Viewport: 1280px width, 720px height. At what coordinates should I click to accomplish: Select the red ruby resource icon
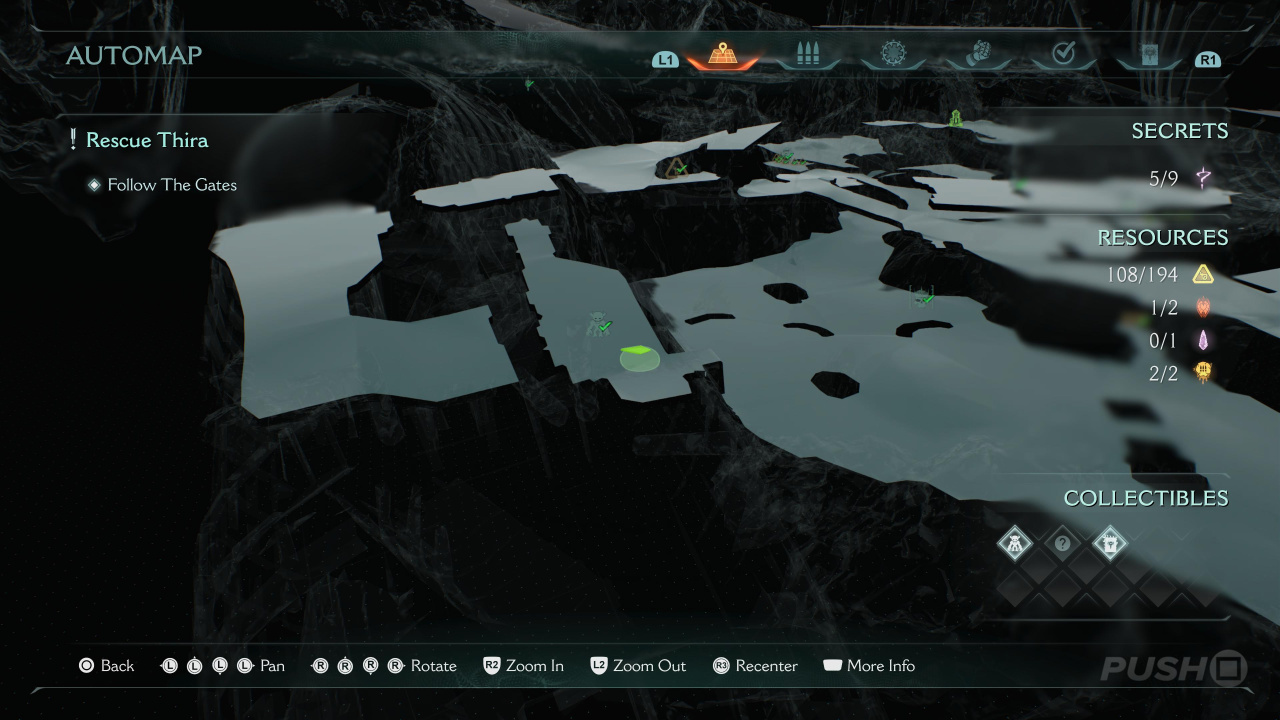(1202, 307)
